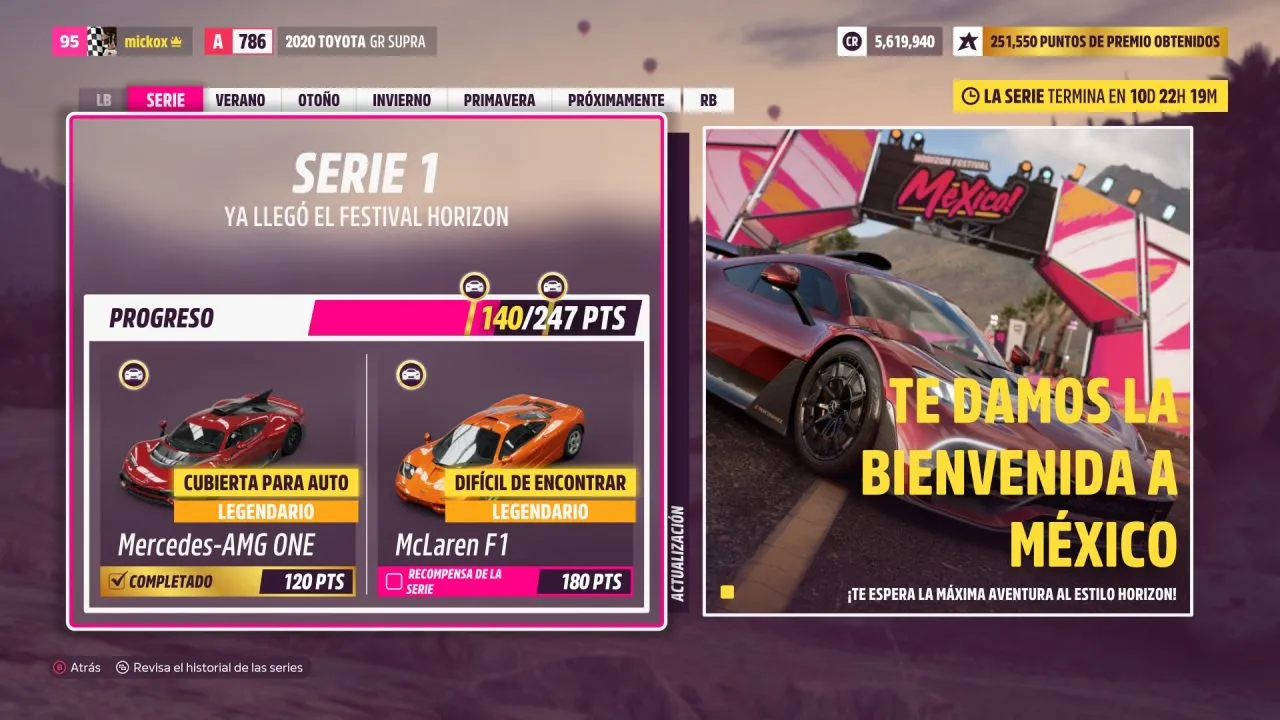Viewport: 1280px width, 720px height.
Task: Open the Próximamente tab
Action: tap(615, 100)
